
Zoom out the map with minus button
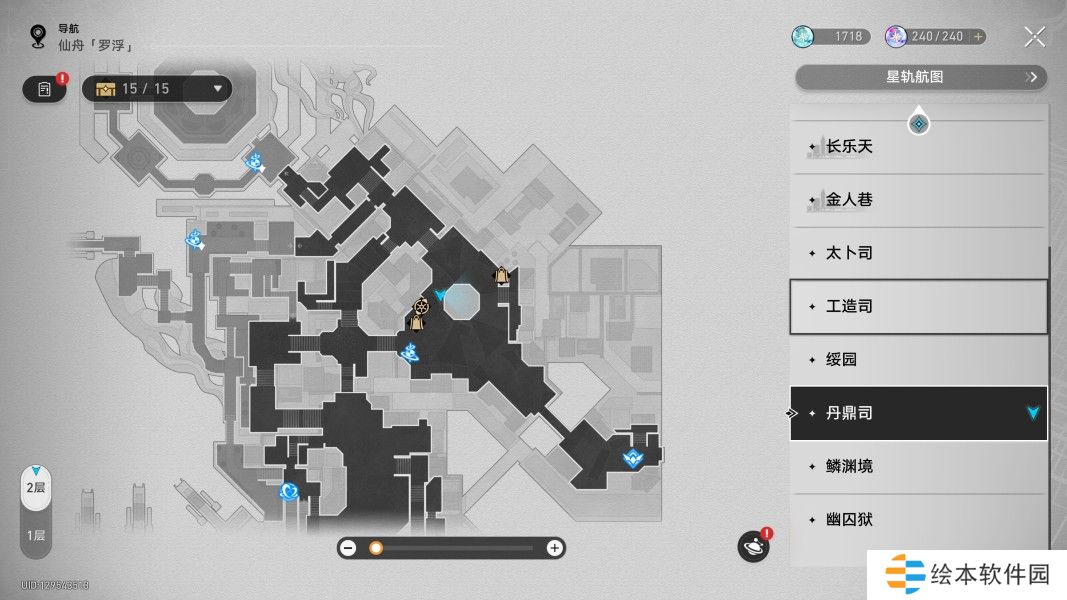pos(348,548)
